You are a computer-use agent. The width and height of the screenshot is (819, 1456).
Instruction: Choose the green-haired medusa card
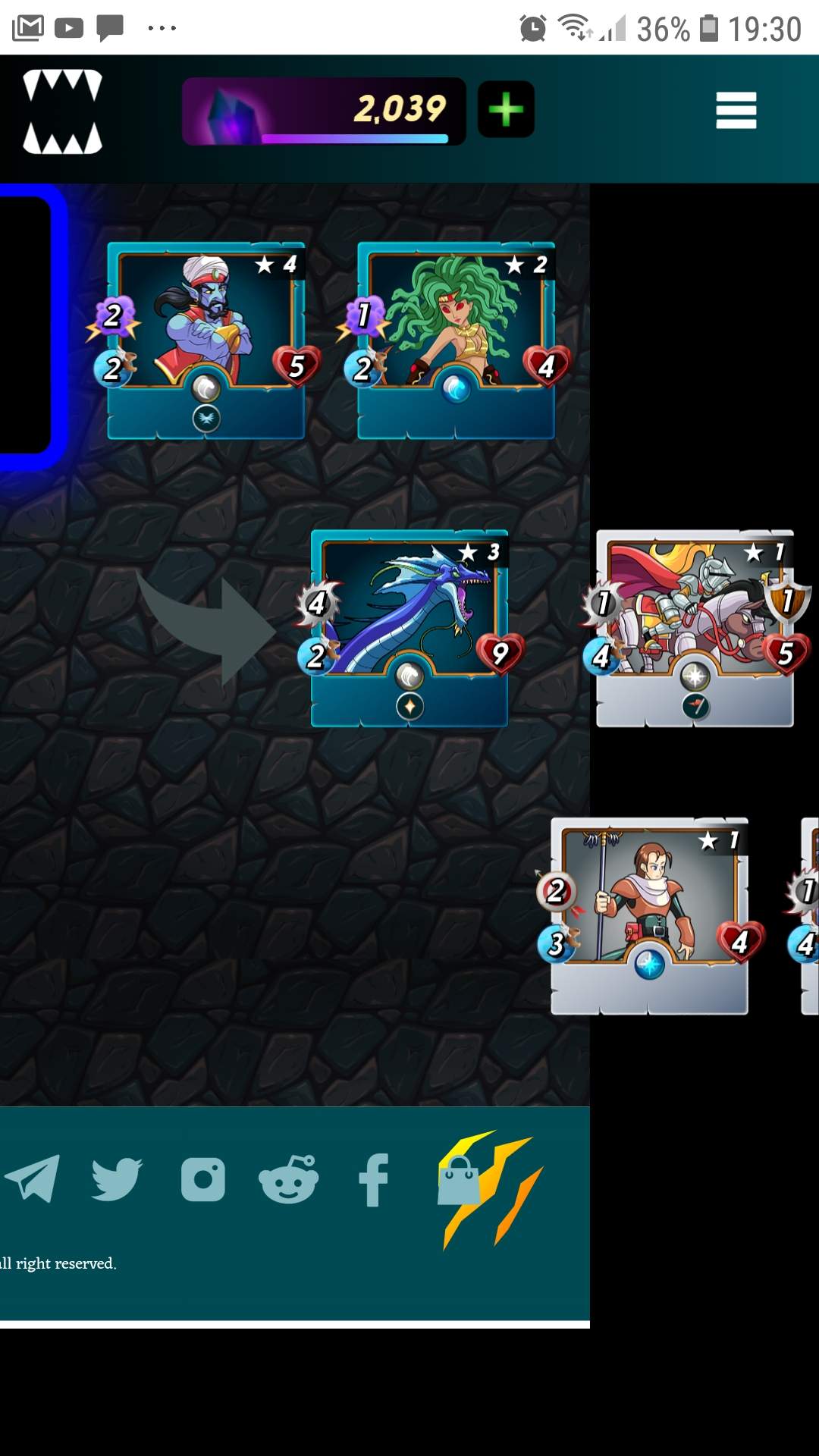(x=456, y=340)
